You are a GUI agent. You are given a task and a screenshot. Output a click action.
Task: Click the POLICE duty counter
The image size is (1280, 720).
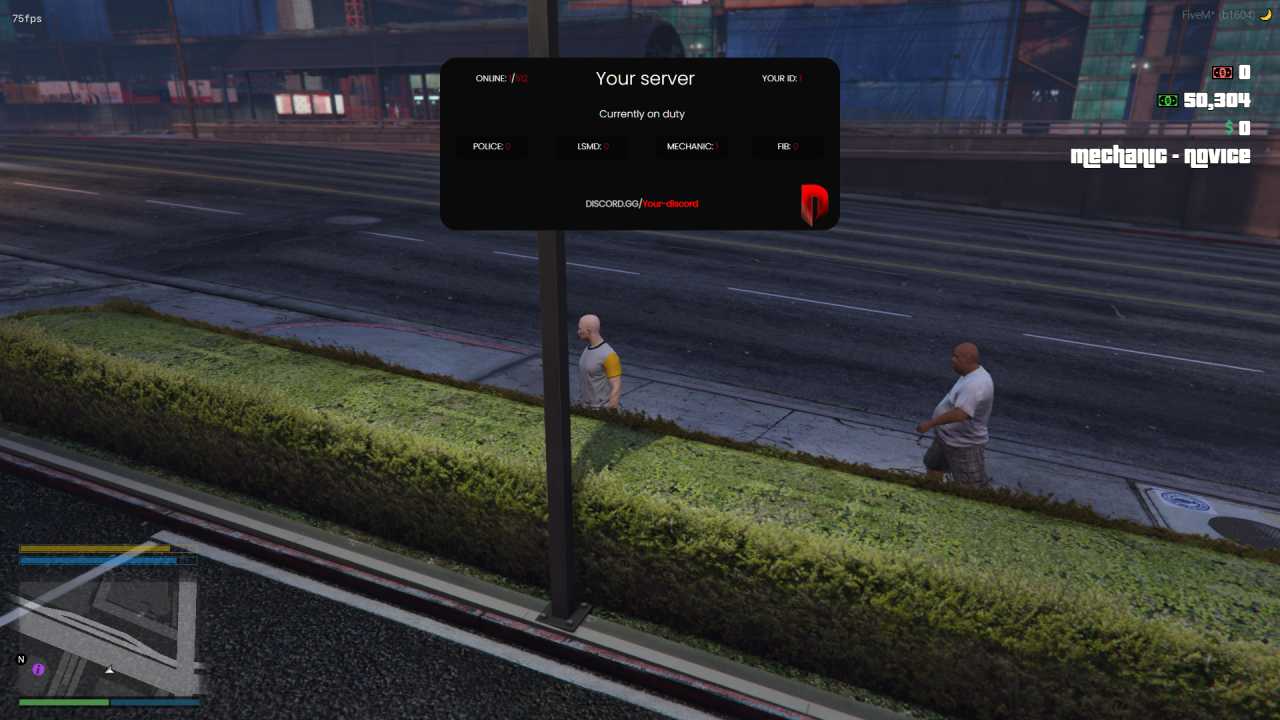point(492,146)
